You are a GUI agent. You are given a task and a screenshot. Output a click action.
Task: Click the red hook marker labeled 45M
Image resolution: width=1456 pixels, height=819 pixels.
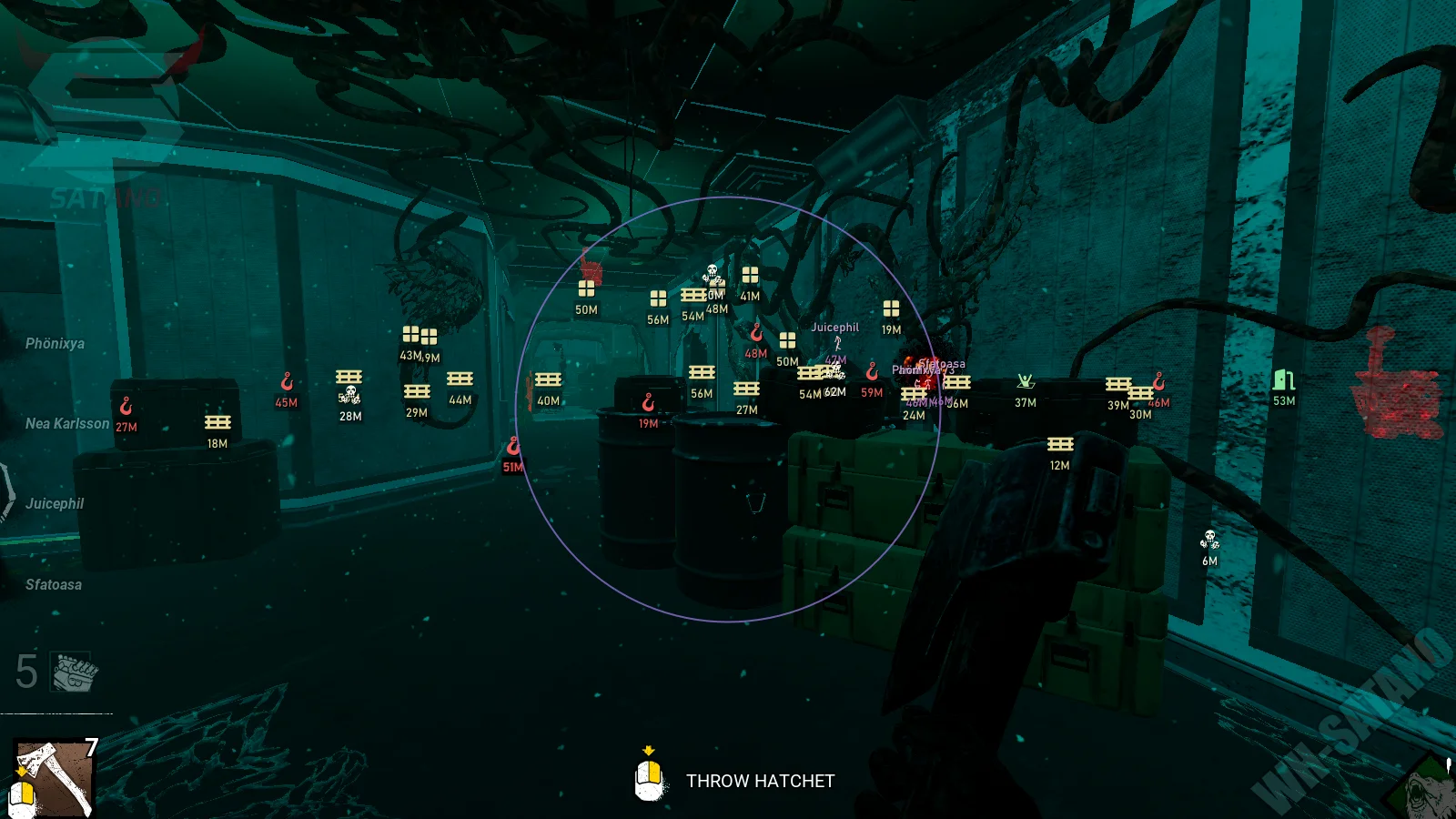coord(287,381)
